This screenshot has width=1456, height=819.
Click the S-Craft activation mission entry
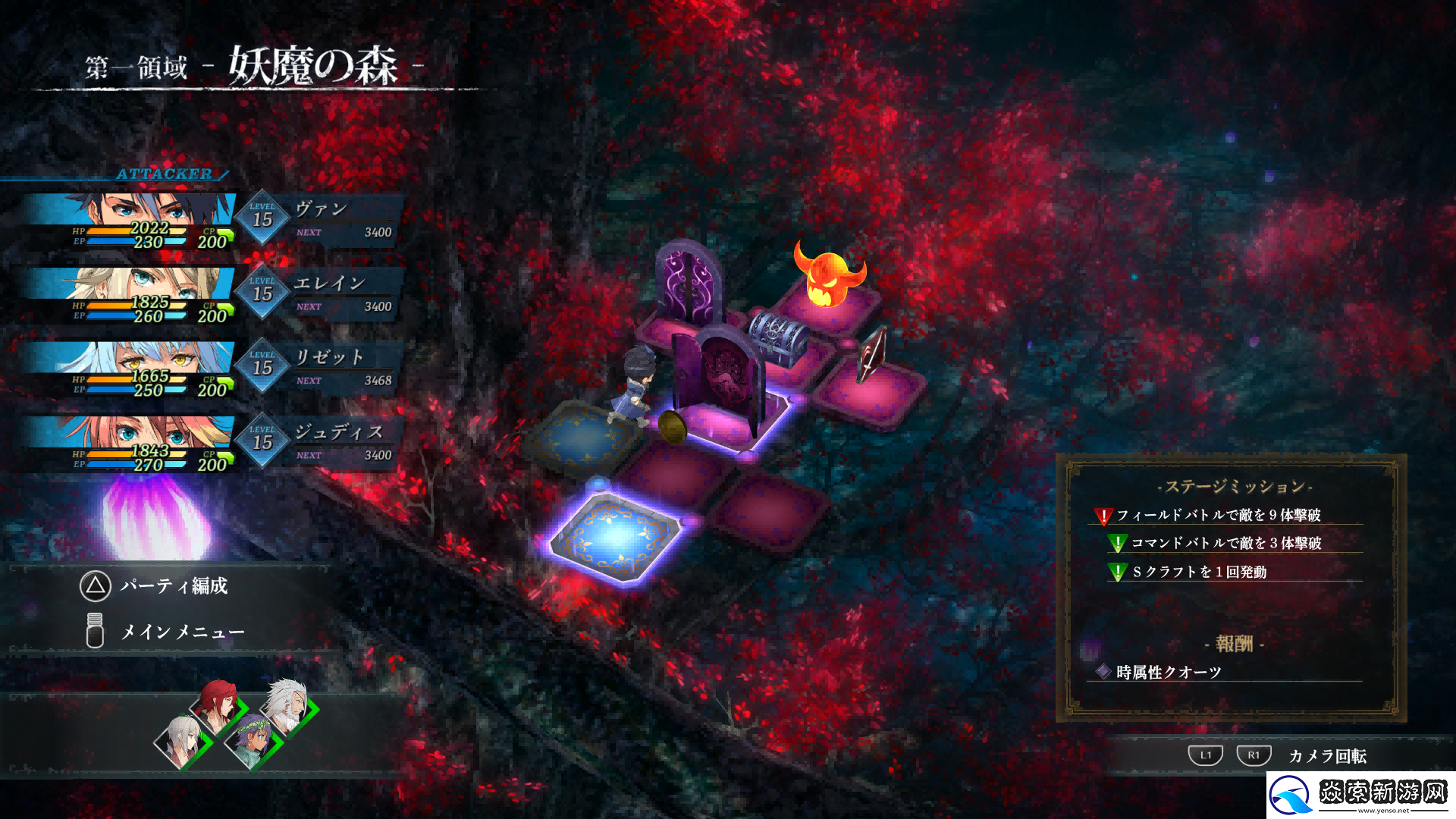pos(1199,573)
